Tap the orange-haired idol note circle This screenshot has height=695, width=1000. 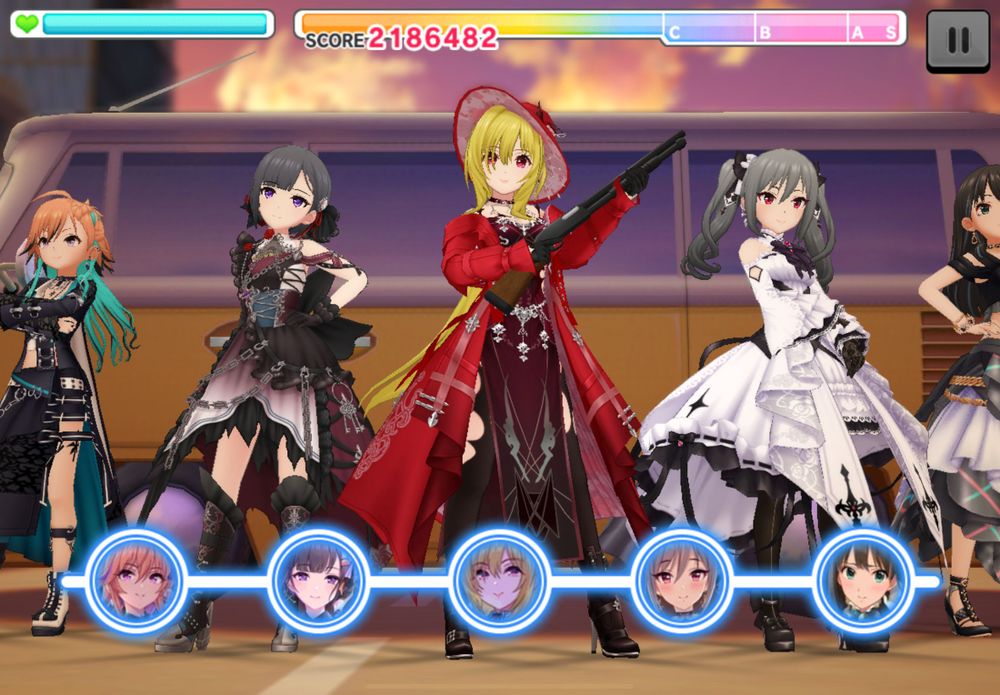click(136, 579)
